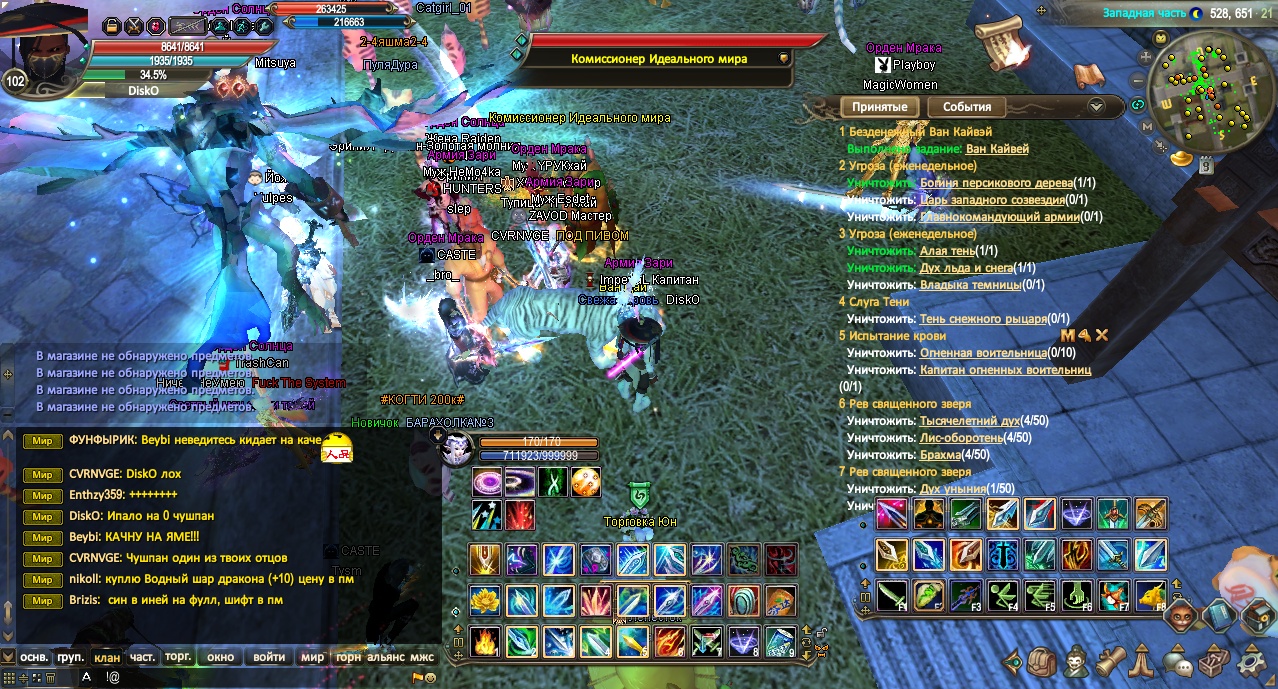1278x689 pixels.
Task: Open the backpack inventory icon
Action: tap(1042, 661)
